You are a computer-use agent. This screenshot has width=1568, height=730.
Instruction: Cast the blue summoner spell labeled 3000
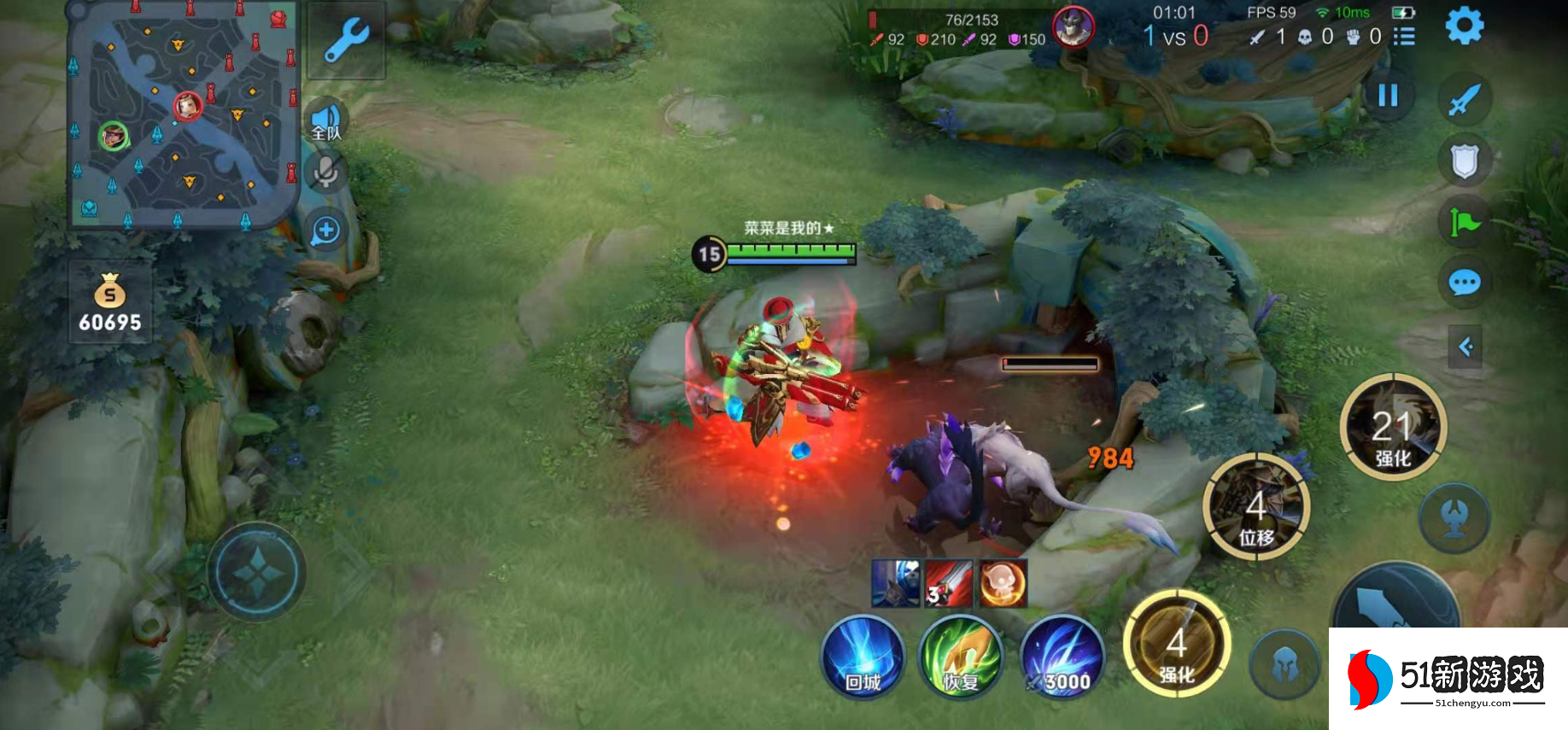click(x=1062, y=658)
